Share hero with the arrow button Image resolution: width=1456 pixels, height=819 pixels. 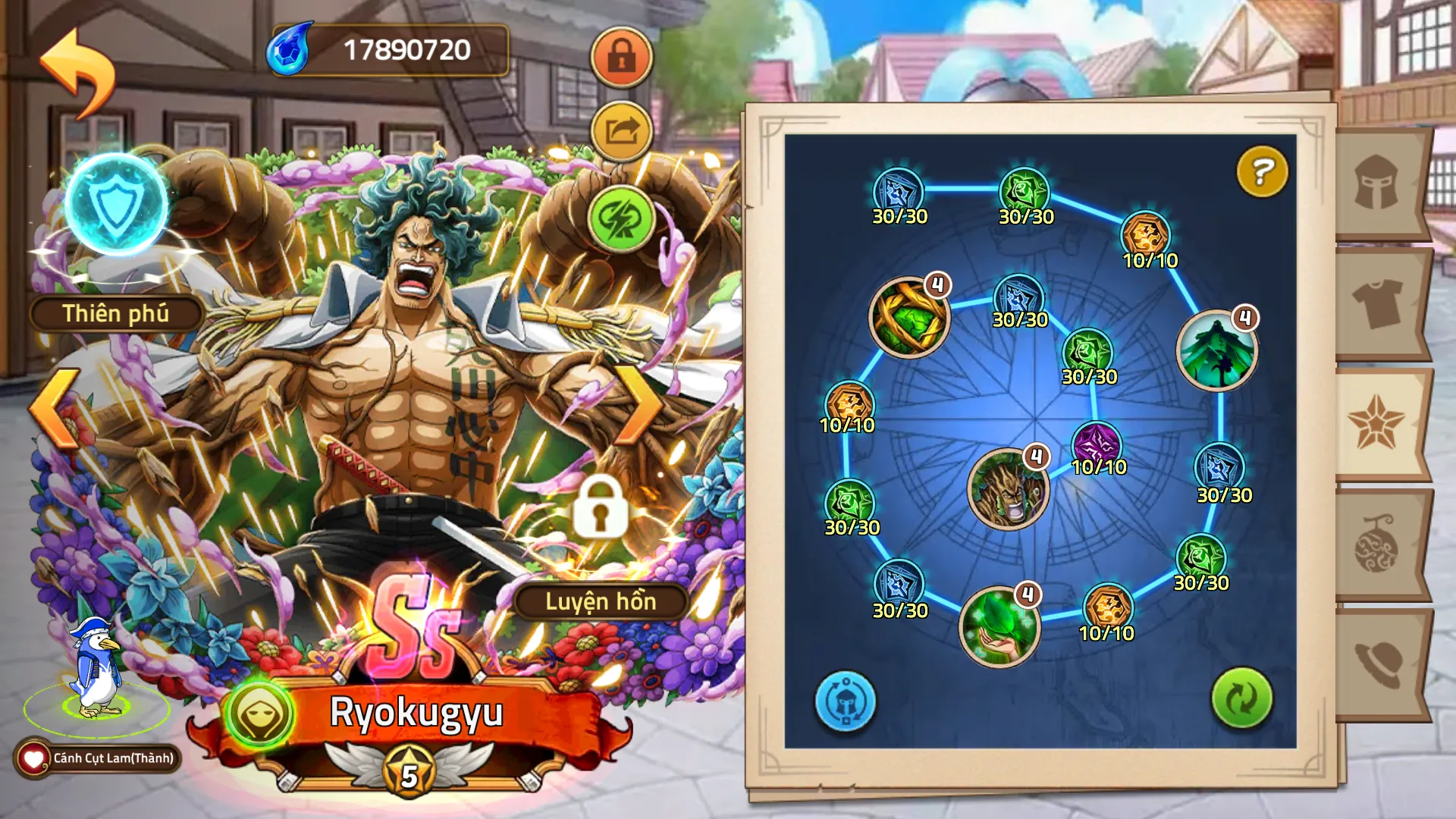coord(621,132)
